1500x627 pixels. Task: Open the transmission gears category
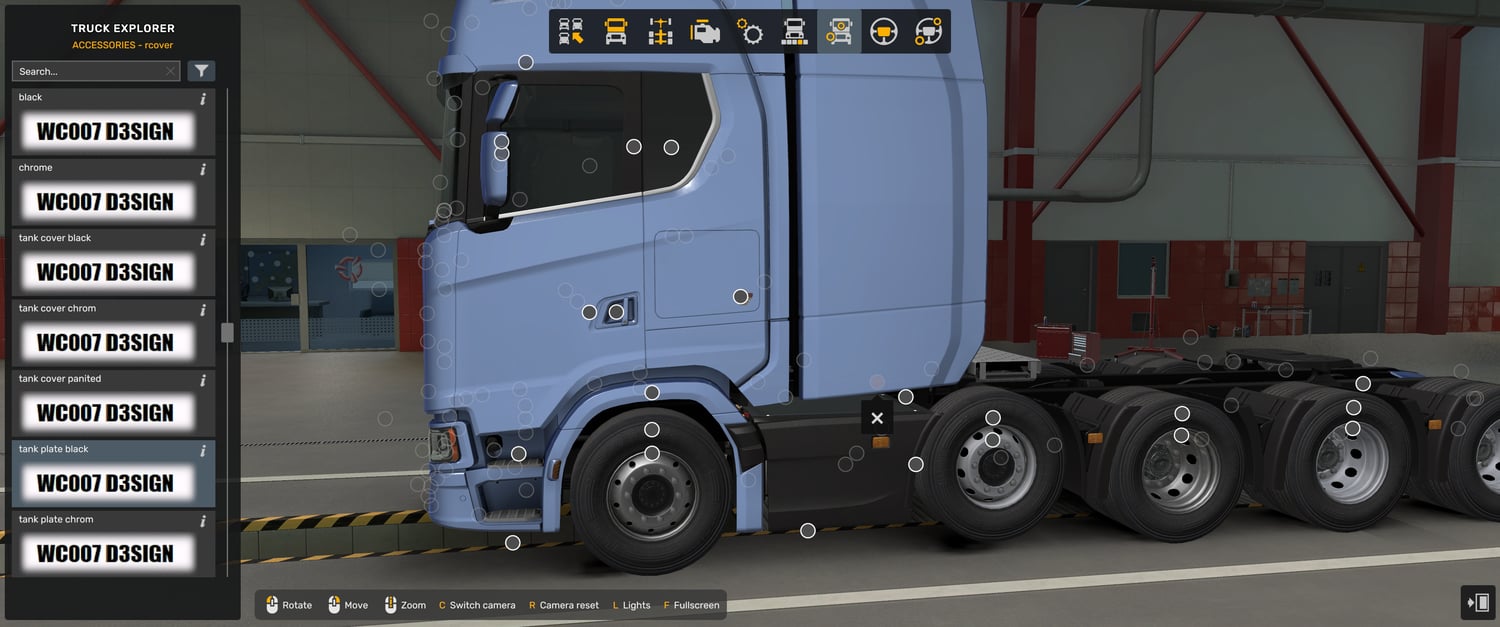[750, 32]
